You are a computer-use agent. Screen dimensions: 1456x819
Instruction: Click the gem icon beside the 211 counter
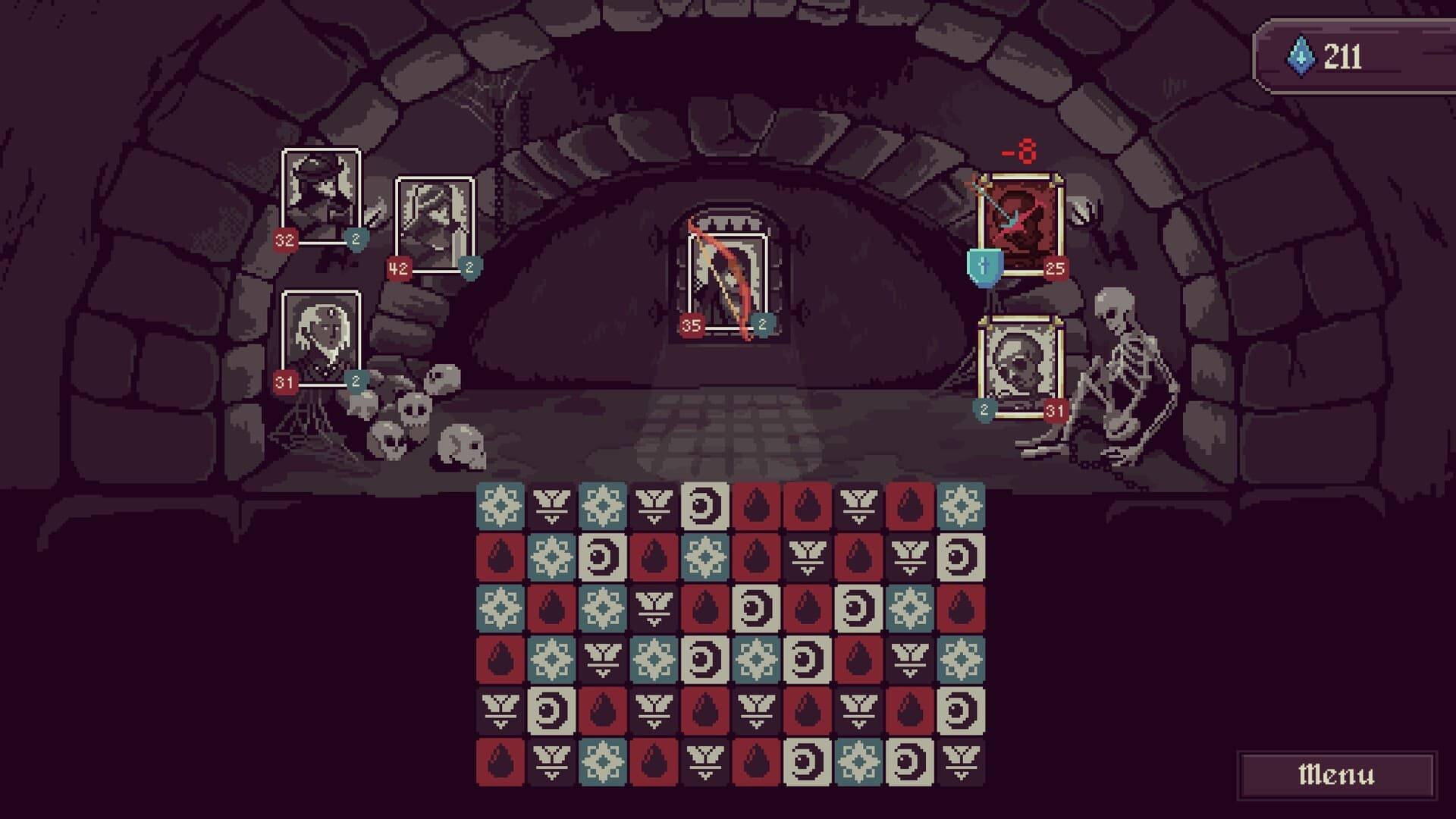tap(1301, 52)
